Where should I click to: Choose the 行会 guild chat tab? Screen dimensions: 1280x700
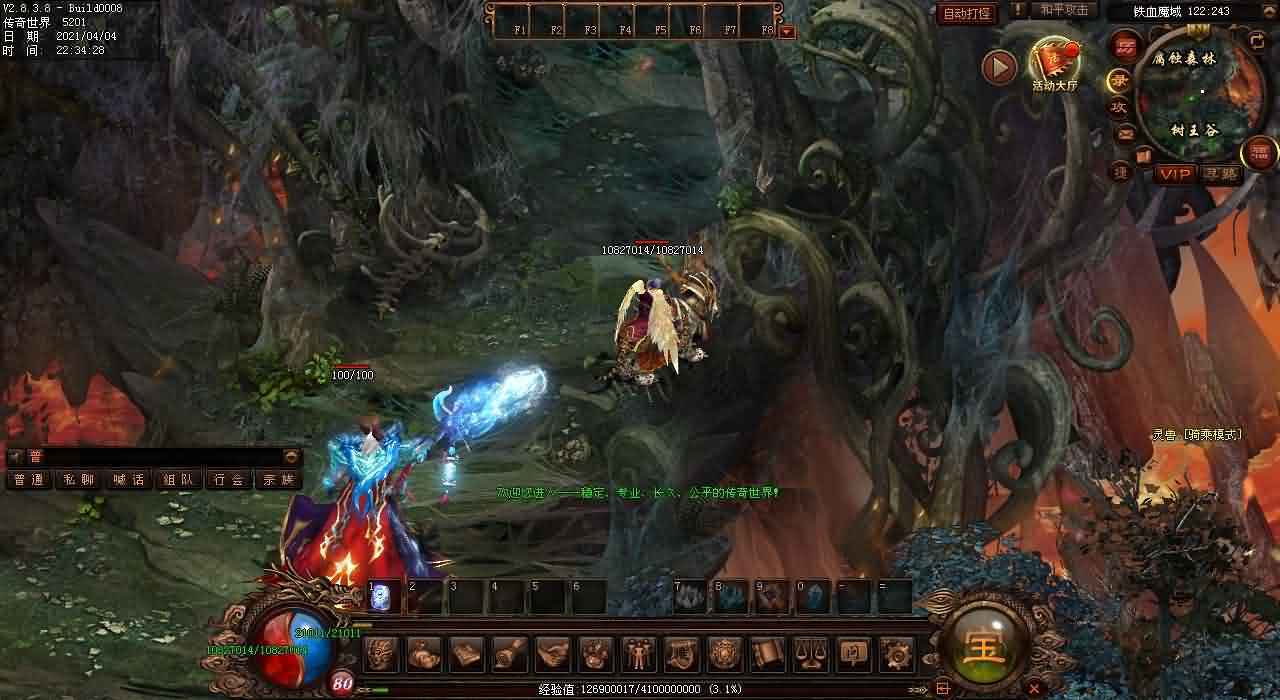click(229, 480)
